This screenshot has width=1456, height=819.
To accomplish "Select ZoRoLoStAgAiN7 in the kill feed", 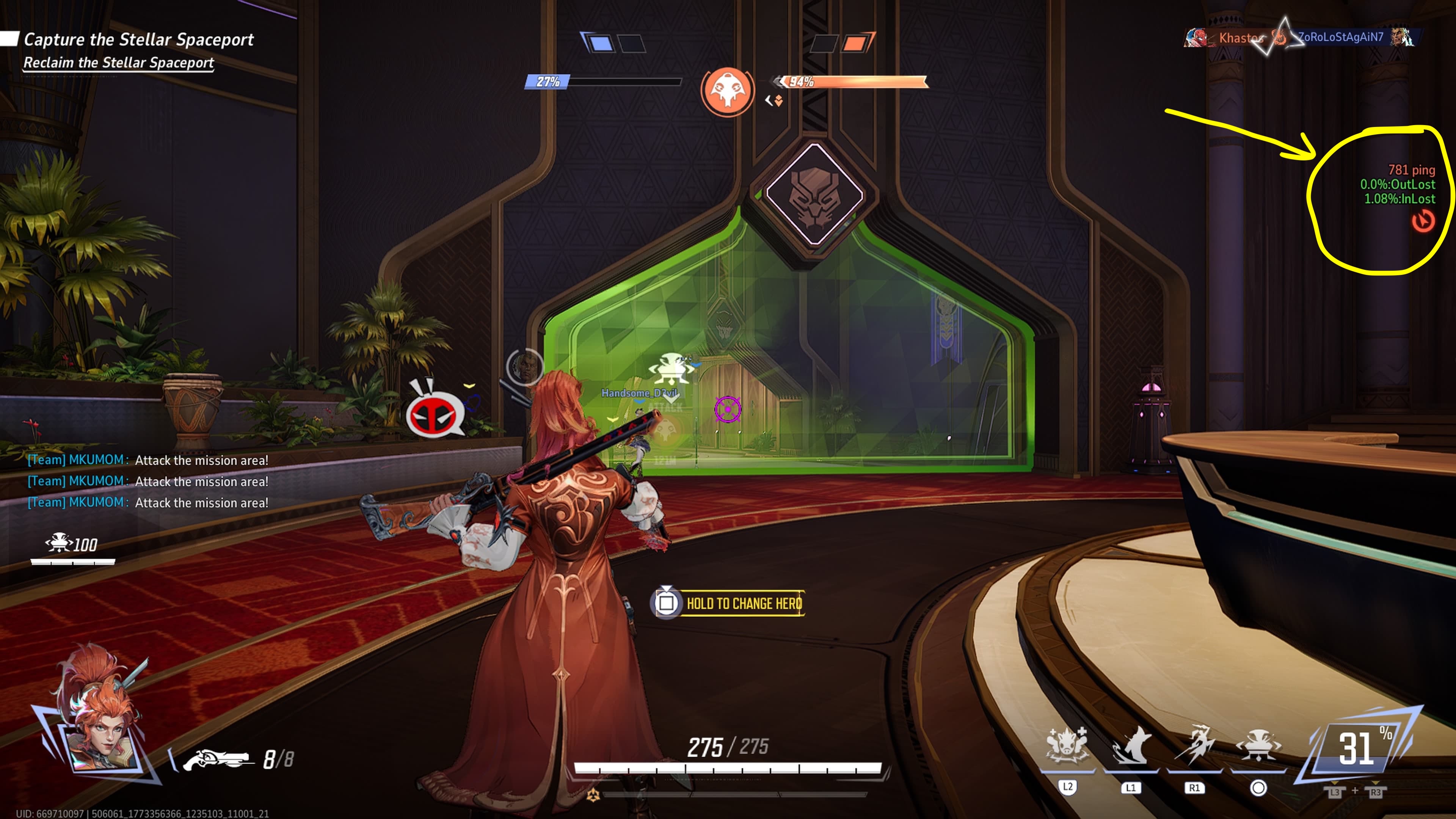I will tap(1340, 37).
